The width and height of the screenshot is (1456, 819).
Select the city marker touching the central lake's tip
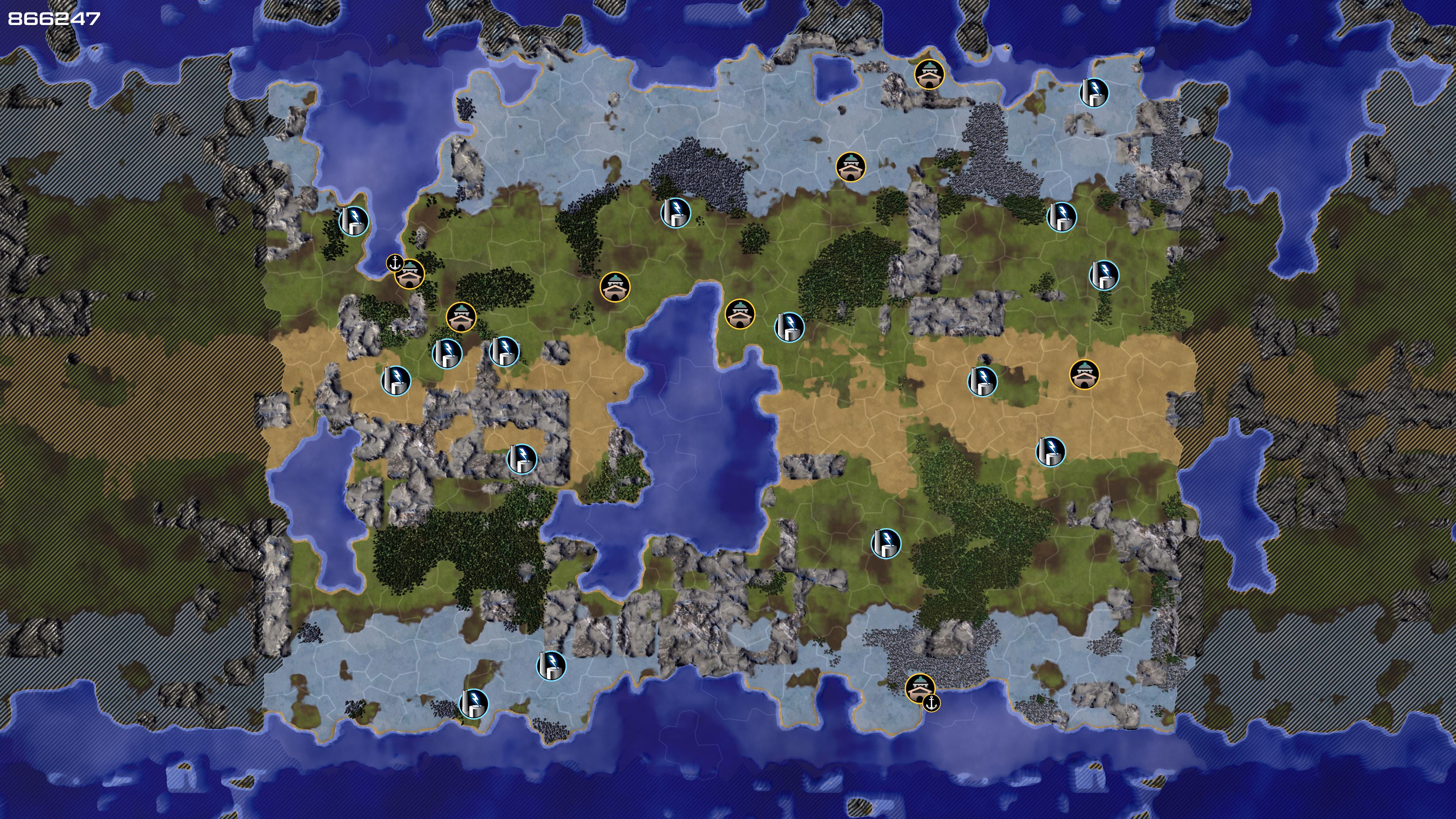click(739, 314)
